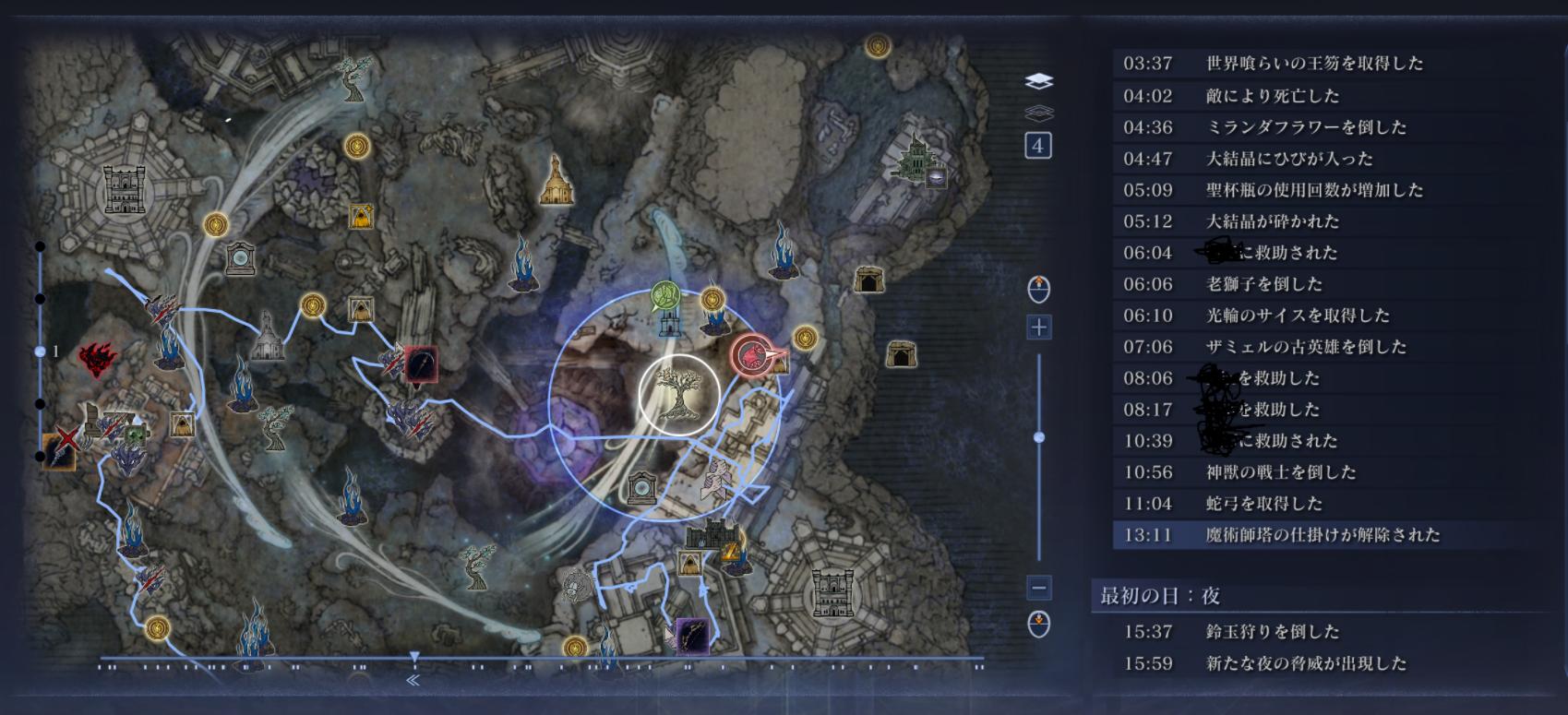The height and width of the screenshot is (715, 1568).
Task: Click the map zoom slider handle
Action: pyautogui.click(x=1039, y=437)
